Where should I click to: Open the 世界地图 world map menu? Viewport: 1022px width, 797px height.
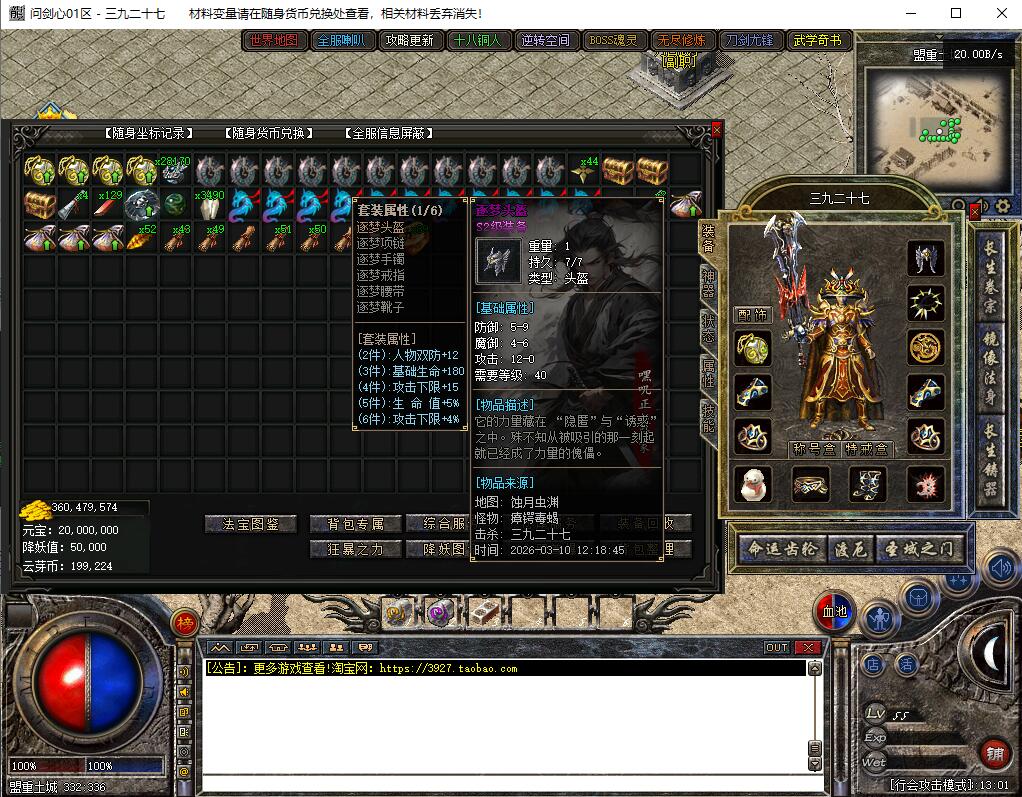click(274, 41)
